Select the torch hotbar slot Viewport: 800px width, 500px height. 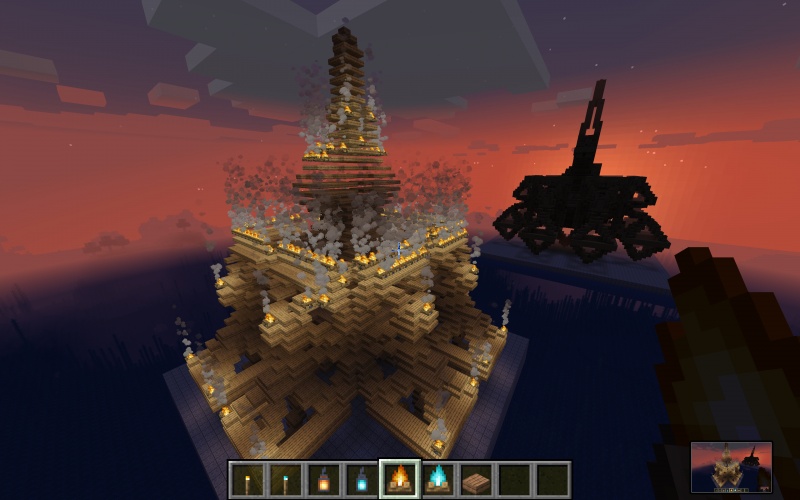[247, 479]
